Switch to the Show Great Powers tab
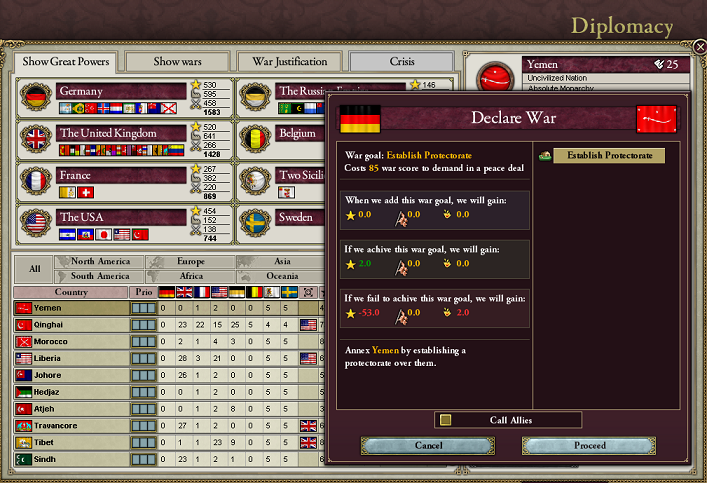Image resolution: width=707 pixels, height=483 pixels. (x=66, y=62)
